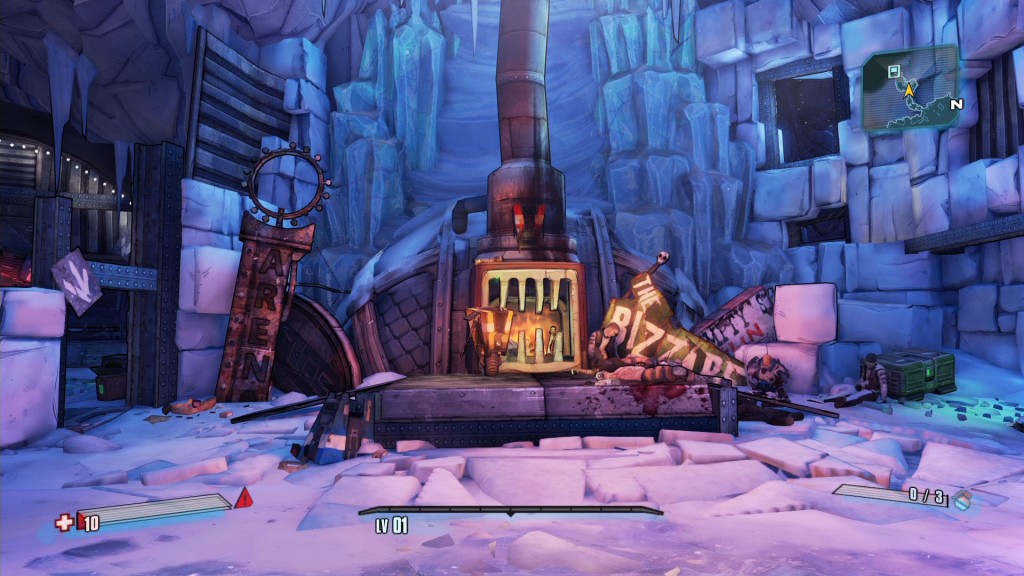Click the red cross health icon
The height and width of the screenshot is (576, 1024).
(64, 522)
